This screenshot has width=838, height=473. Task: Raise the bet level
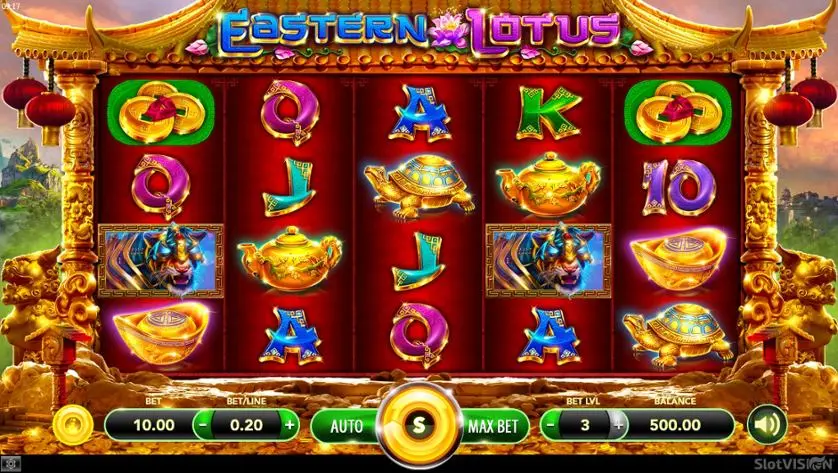[619, 424]
